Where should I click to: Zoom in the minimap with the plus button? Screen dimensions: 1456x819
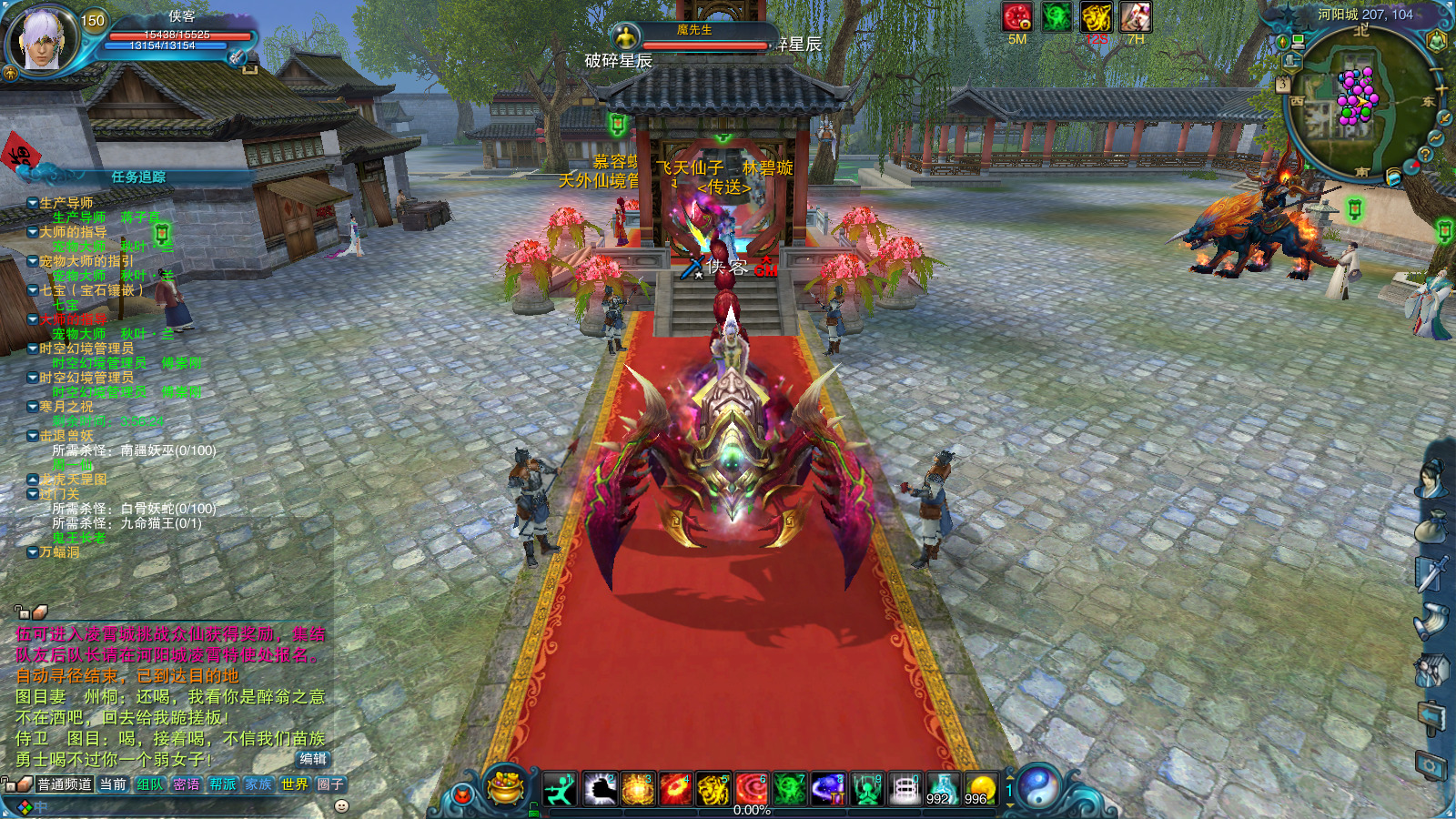(x=1441, y=88)
